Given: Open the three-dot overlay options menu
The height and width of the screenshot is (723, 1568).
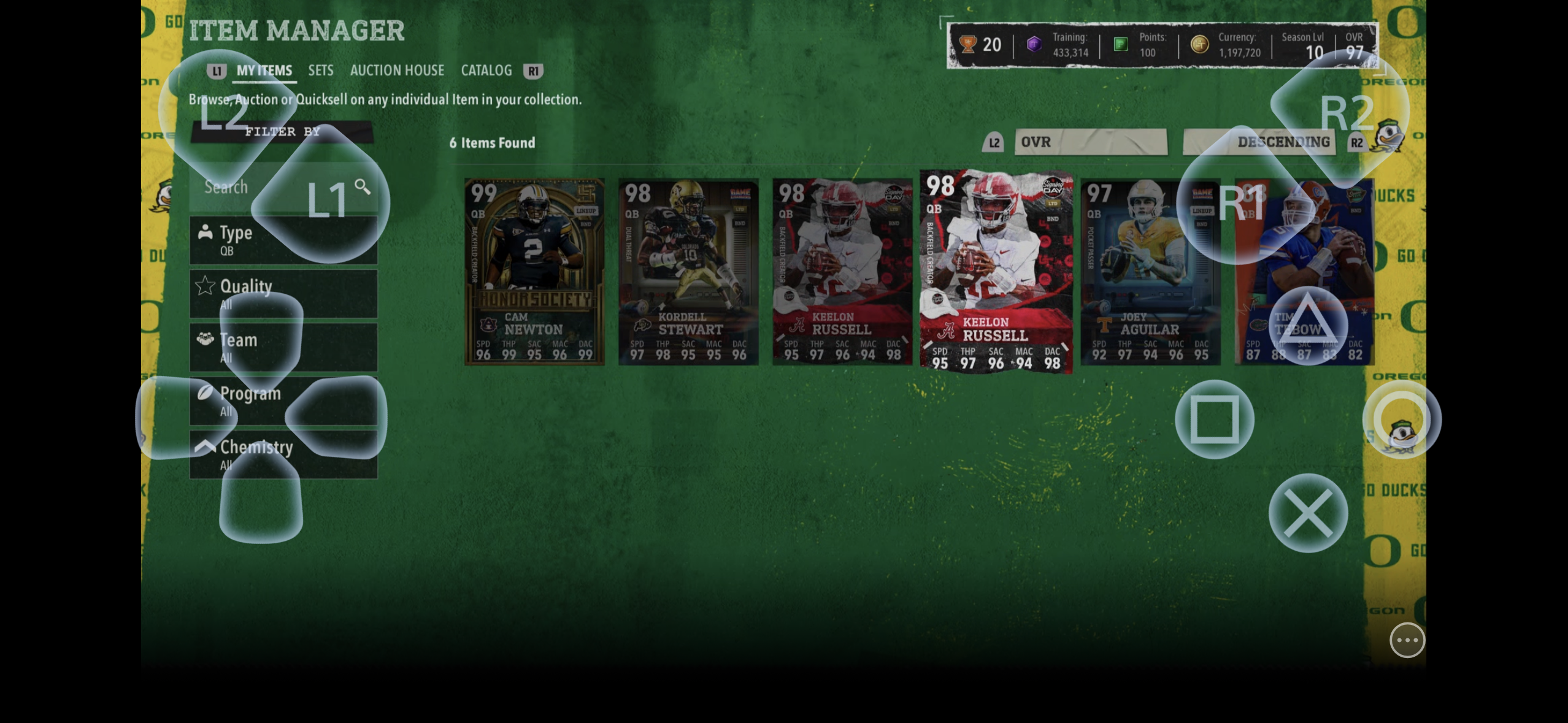Looking at the screenshot, I should pyautogui.click(x=1407, y=640).
